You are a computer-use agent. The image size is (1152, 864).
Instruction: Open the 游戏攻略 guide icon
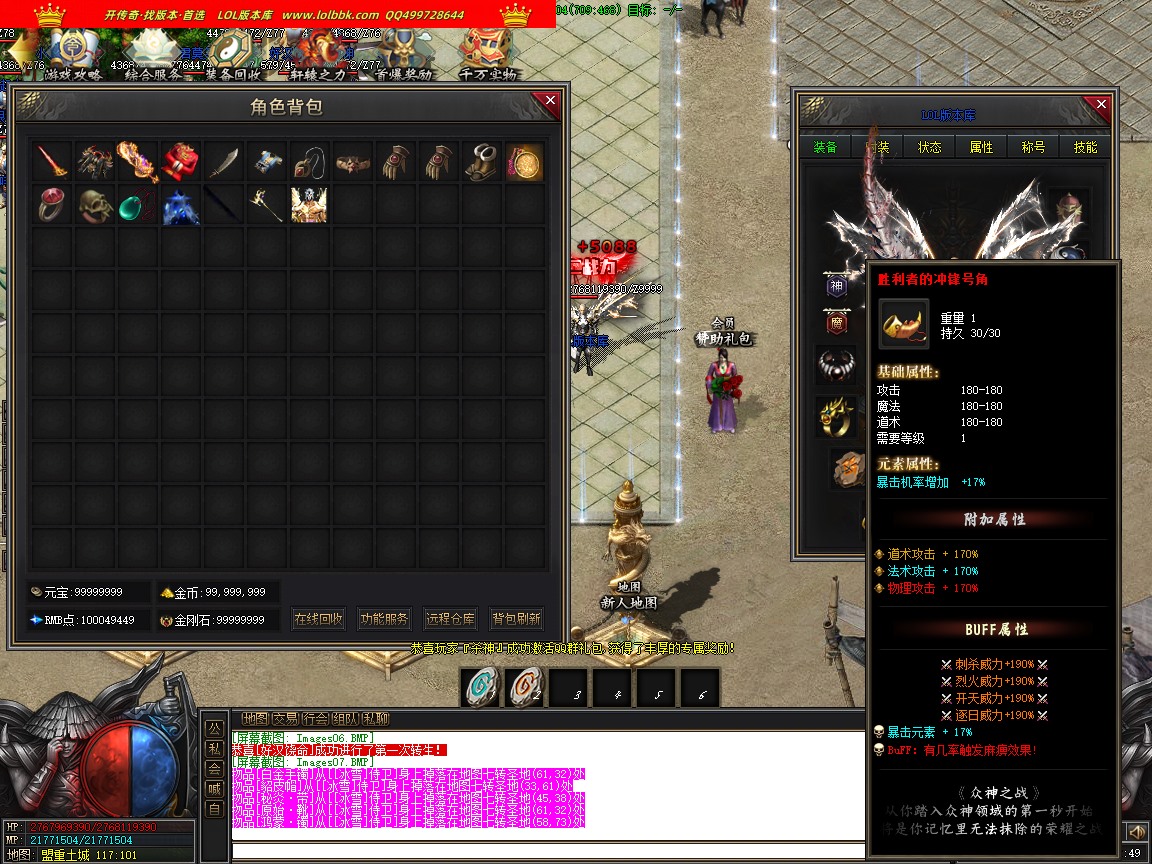73,52
